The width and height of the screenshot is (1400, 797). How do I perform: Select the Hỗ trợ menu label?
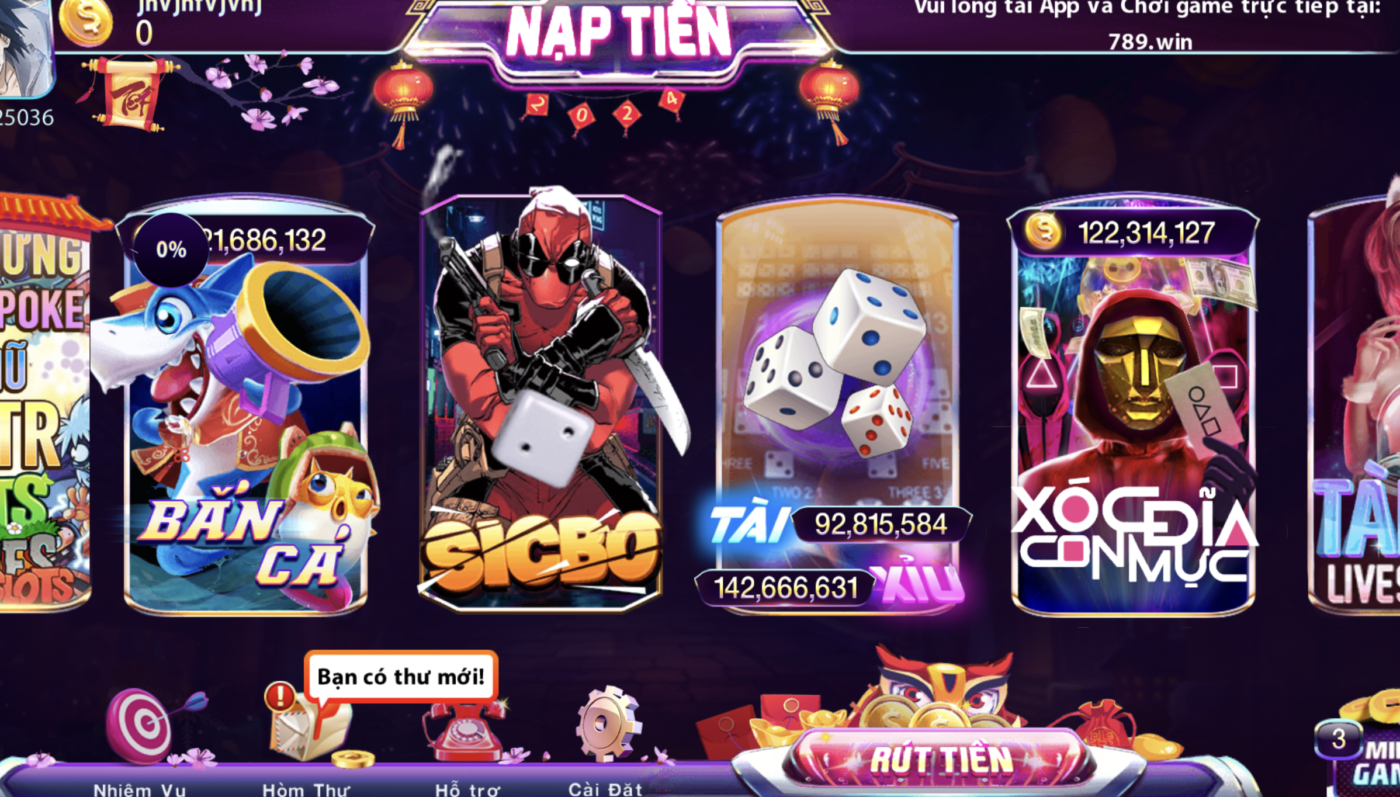coord(465,789)
